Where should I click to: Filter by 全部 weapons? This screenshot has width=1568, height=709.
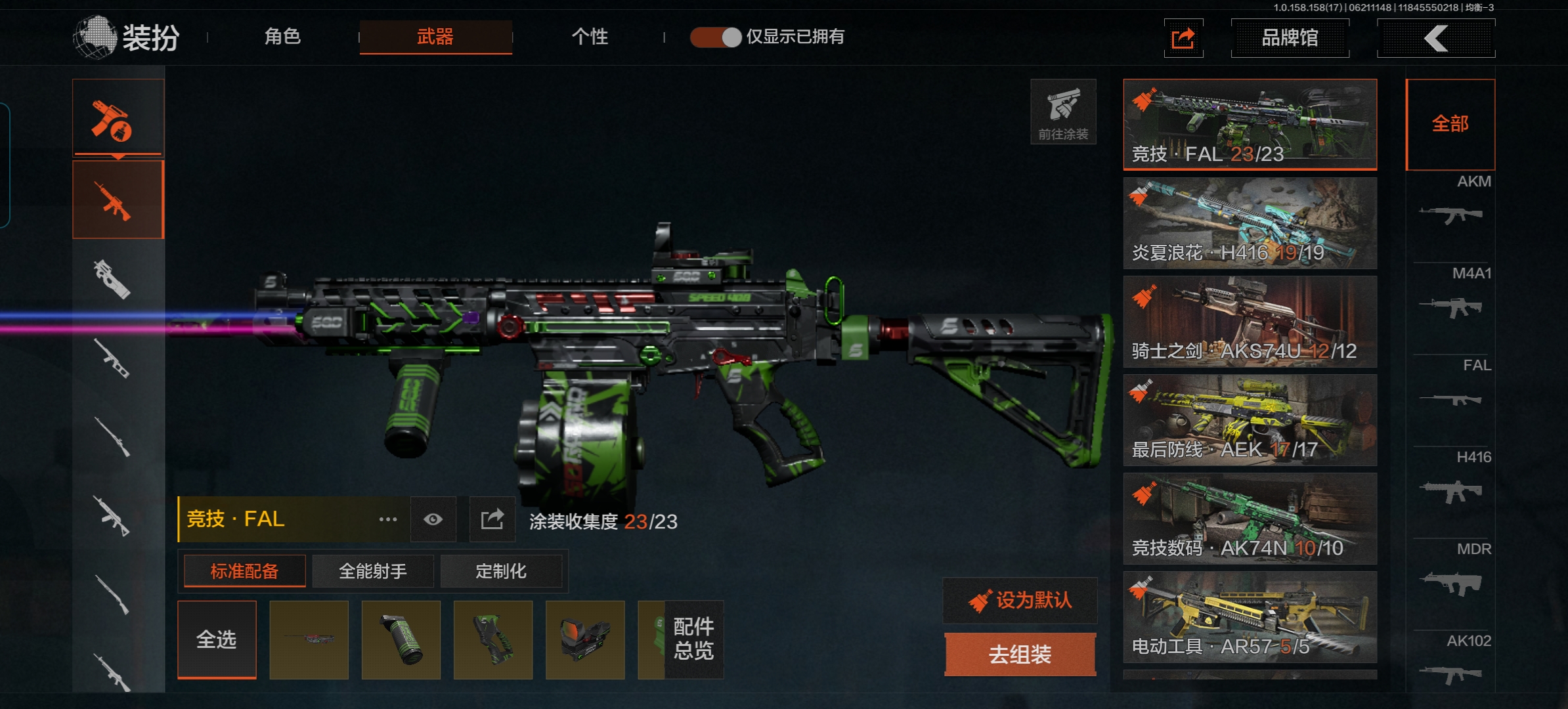(x=1450, y=124)
